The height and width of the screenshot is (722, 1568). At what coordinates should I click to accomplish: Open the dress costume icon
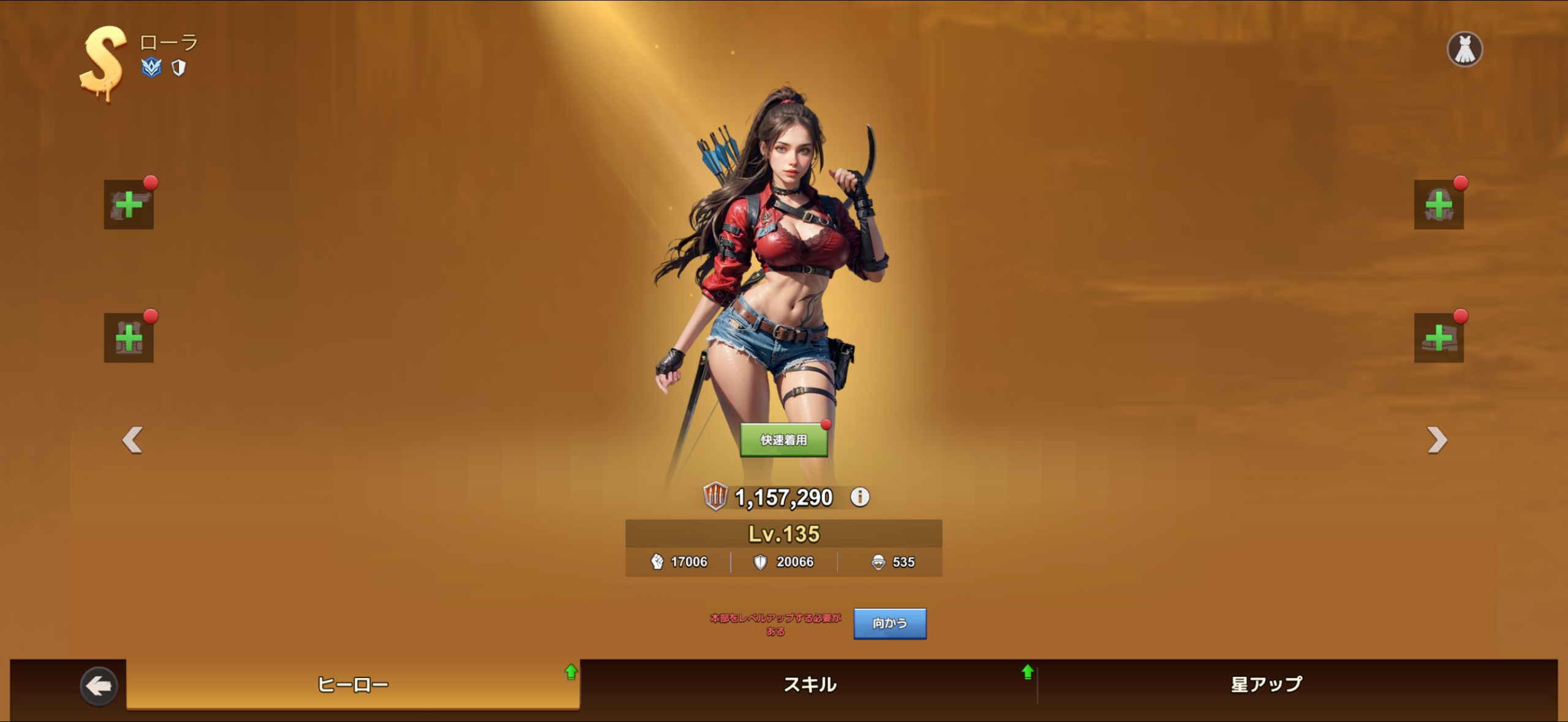pos(1464,49)
